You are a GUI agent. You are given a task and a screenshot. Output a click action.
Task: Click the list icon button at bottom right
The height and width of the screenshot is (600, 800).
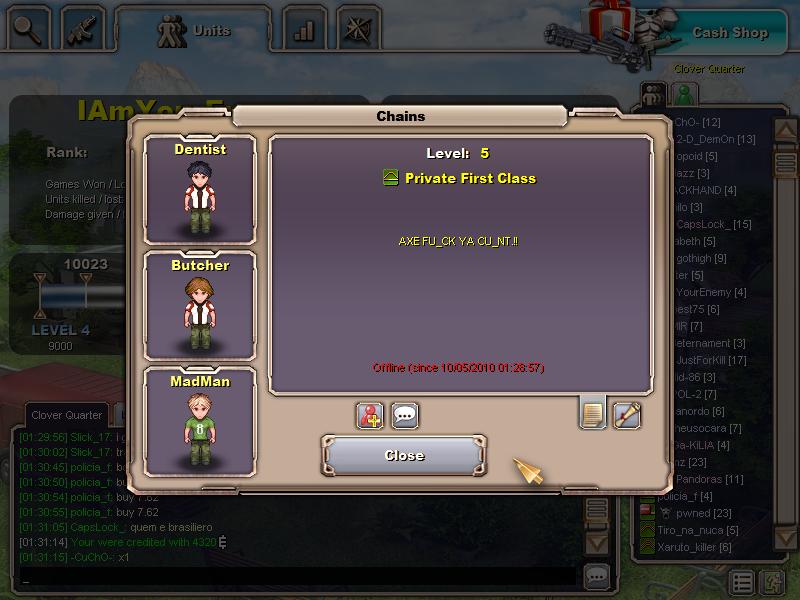[741, 582]
